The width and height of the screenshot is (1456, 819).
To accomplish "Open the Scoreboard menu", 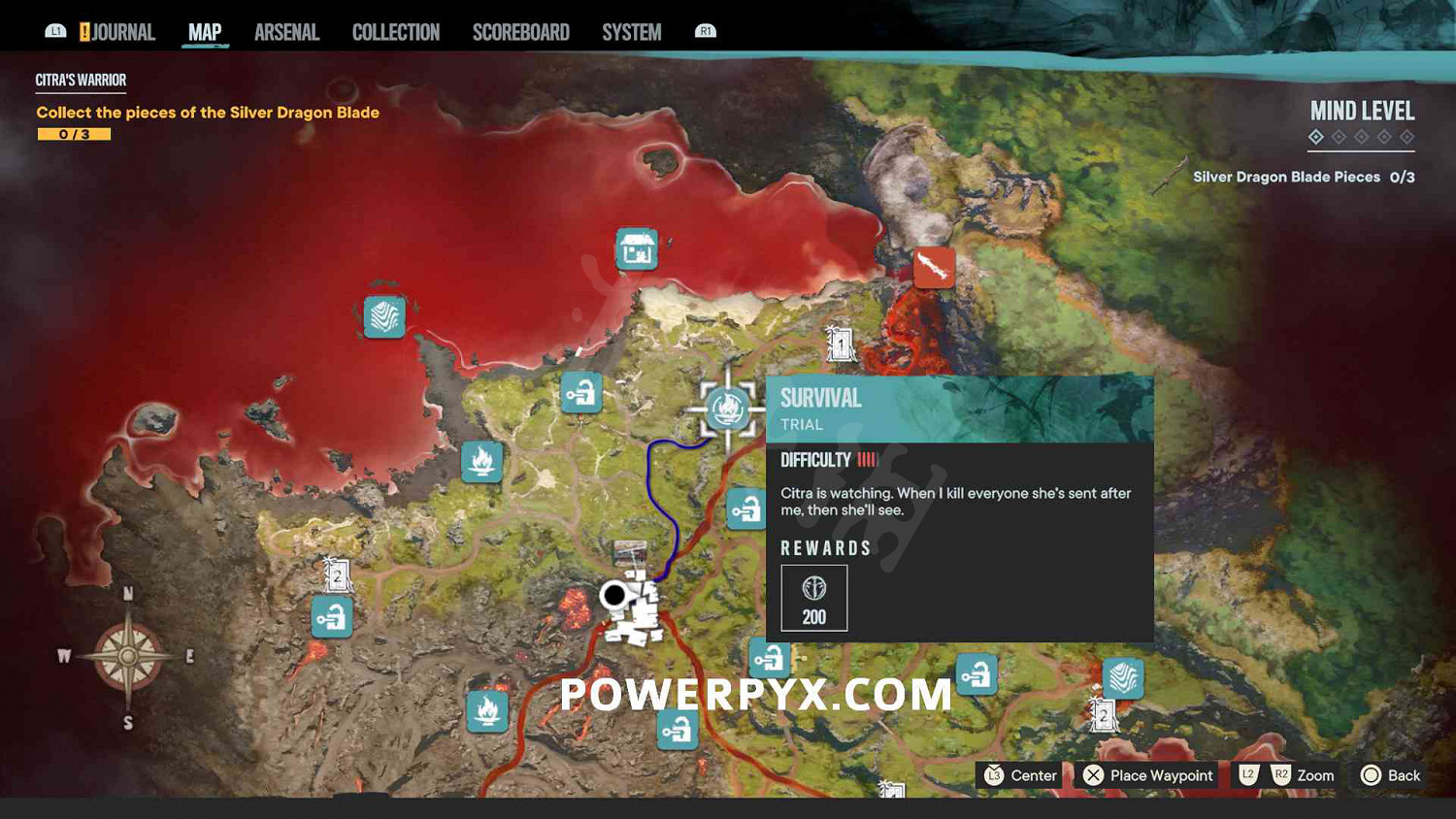I will point(520,31).
